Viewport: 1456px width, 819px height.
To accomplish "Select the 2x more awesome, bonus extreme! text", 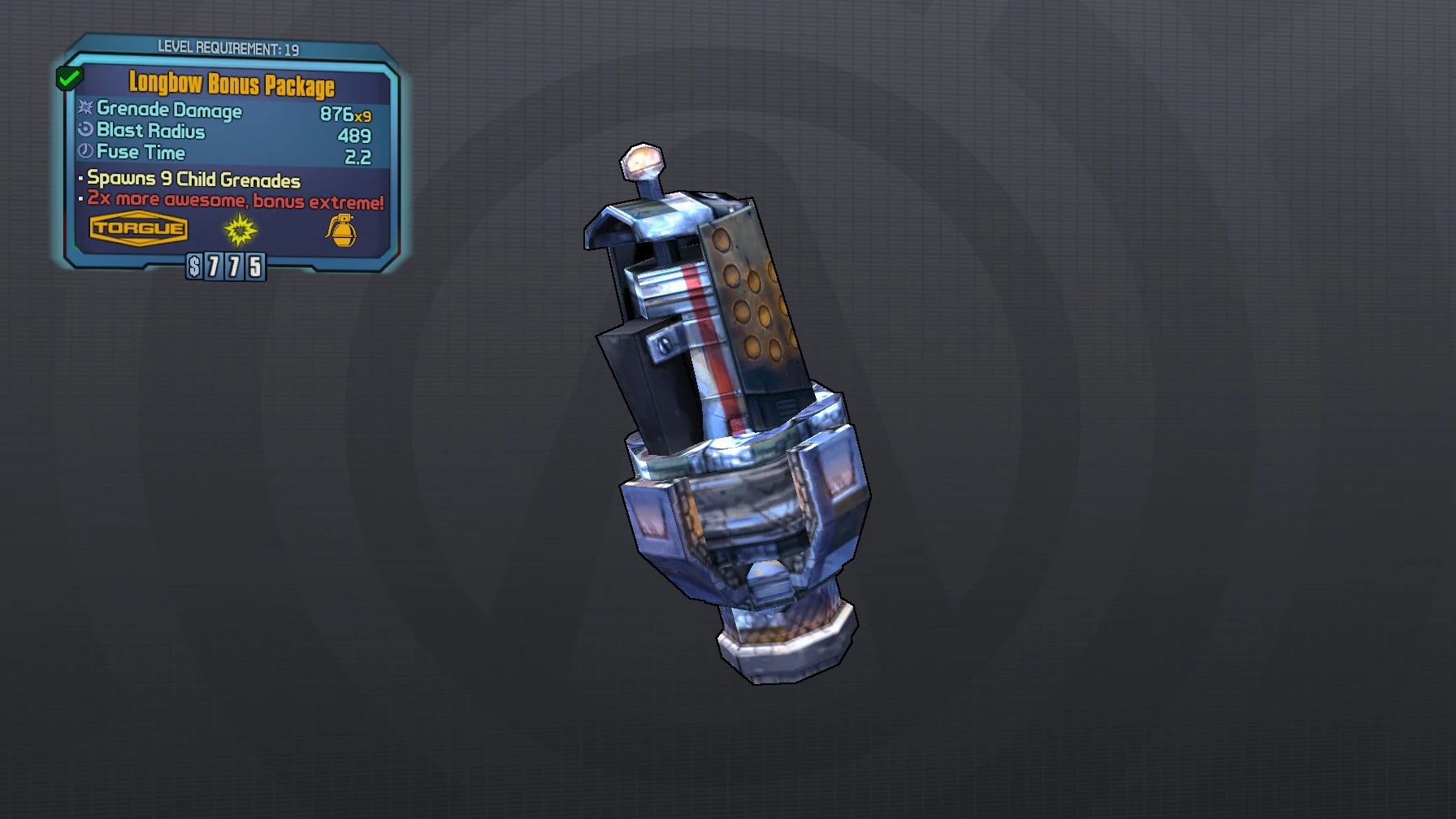I will point(234,200).
